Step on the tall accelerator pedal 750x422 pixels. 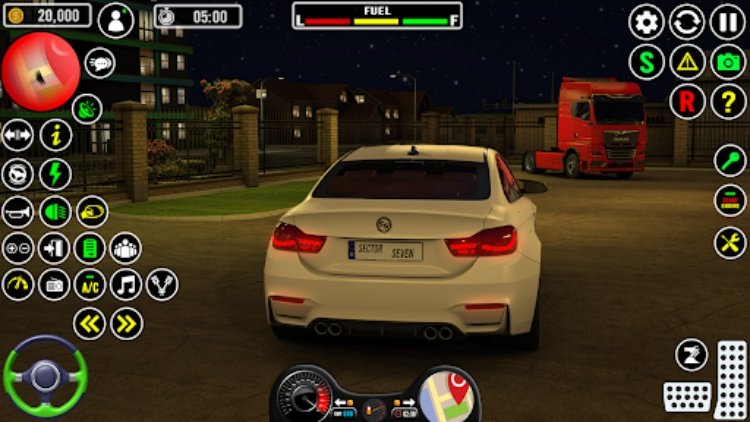[731, 377]
